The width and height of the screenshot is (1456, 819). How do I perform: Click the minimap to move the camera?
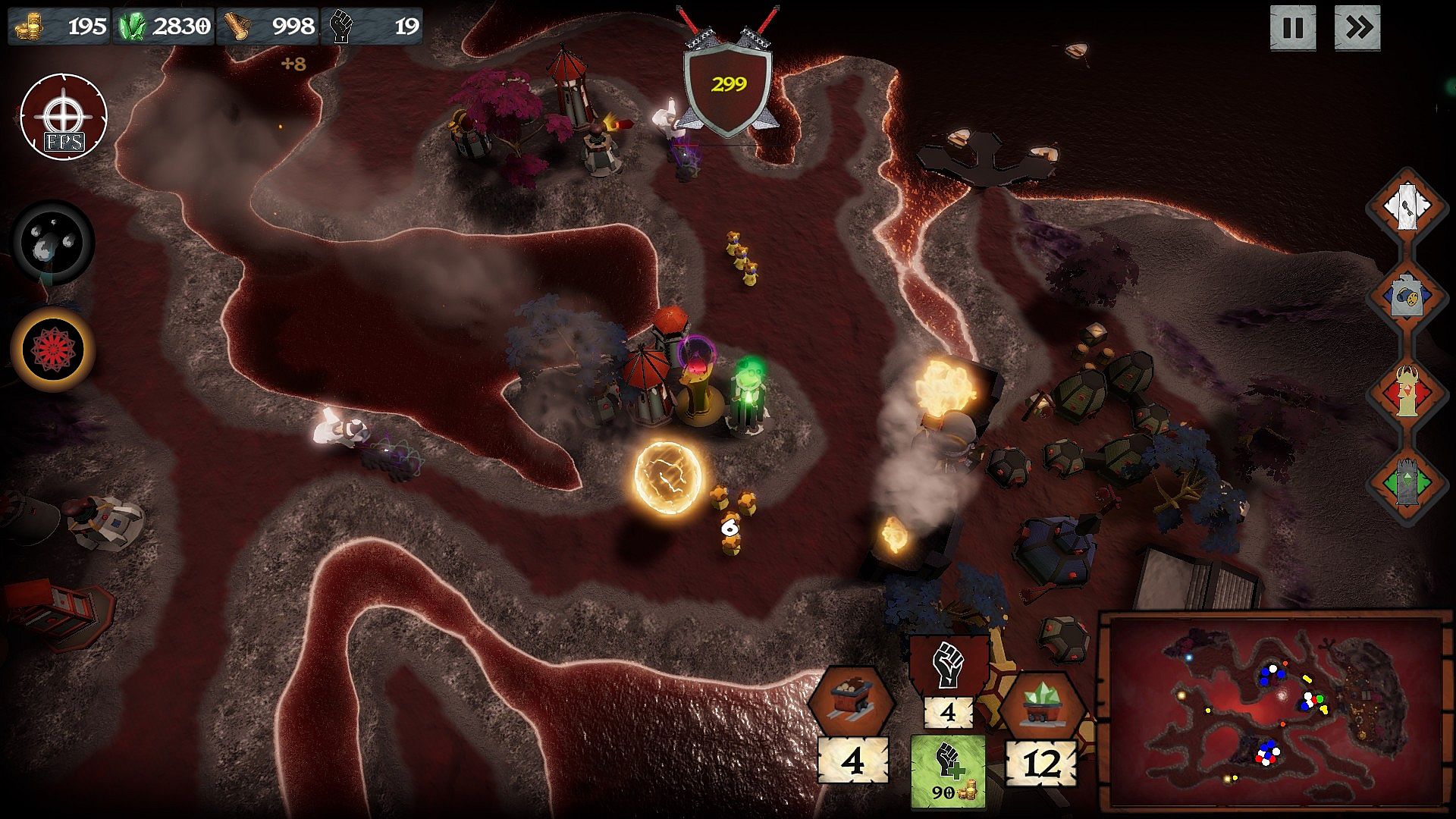click(1276, 713)
